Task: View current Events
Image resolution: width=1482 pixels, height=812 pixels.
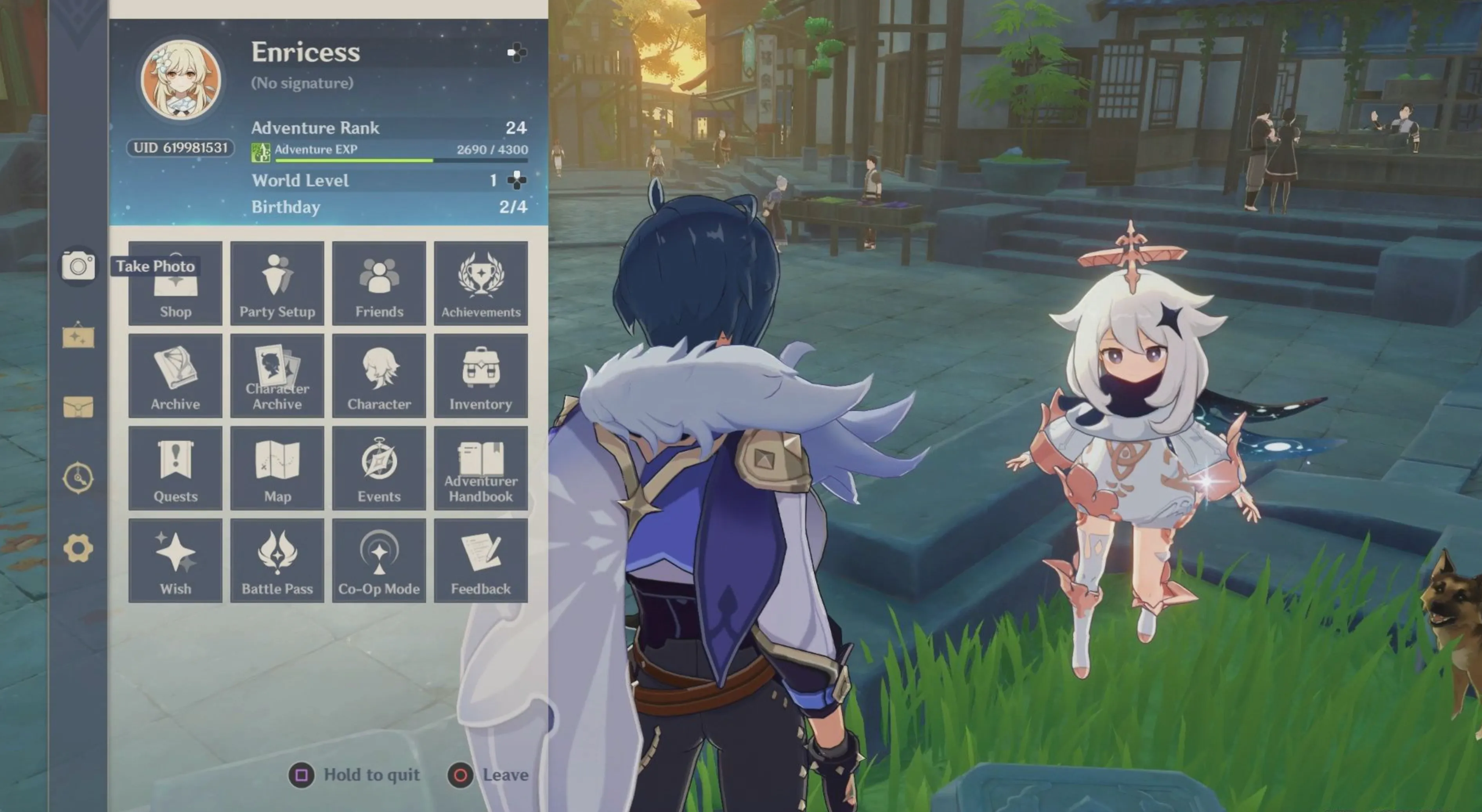Action: [379, 469]
